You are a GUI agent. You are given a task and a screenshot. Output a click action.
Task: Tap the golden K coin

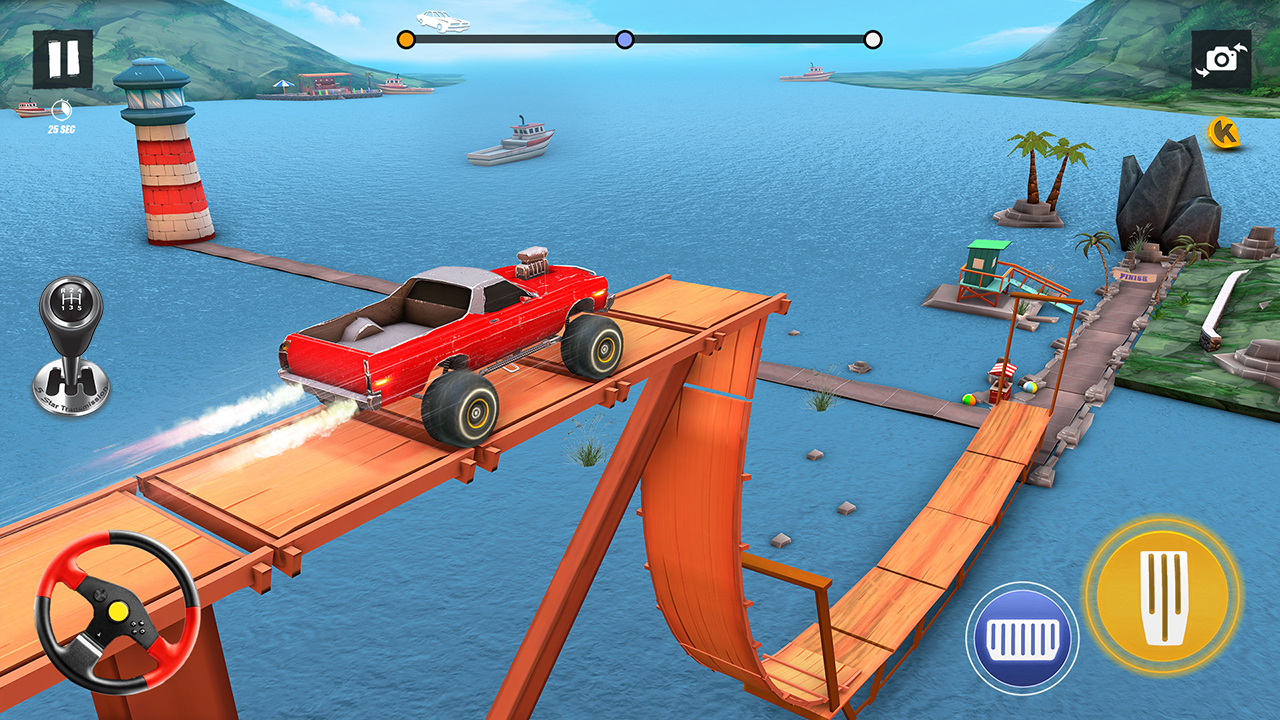coord(1222,130)
